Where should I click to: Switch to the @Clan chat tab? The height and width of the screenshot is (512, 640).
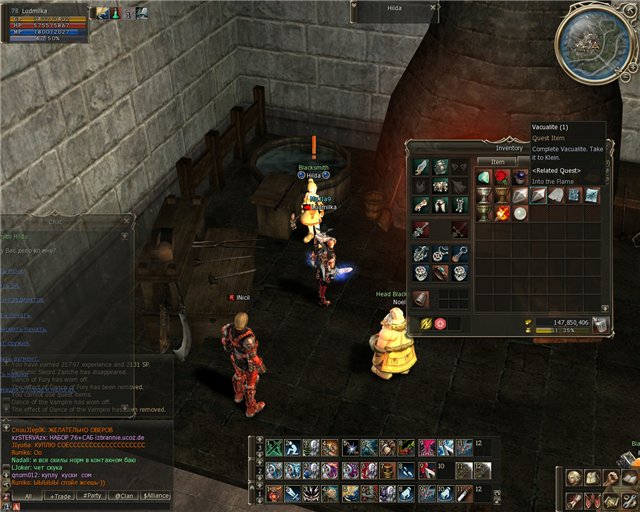pos(124,495)
